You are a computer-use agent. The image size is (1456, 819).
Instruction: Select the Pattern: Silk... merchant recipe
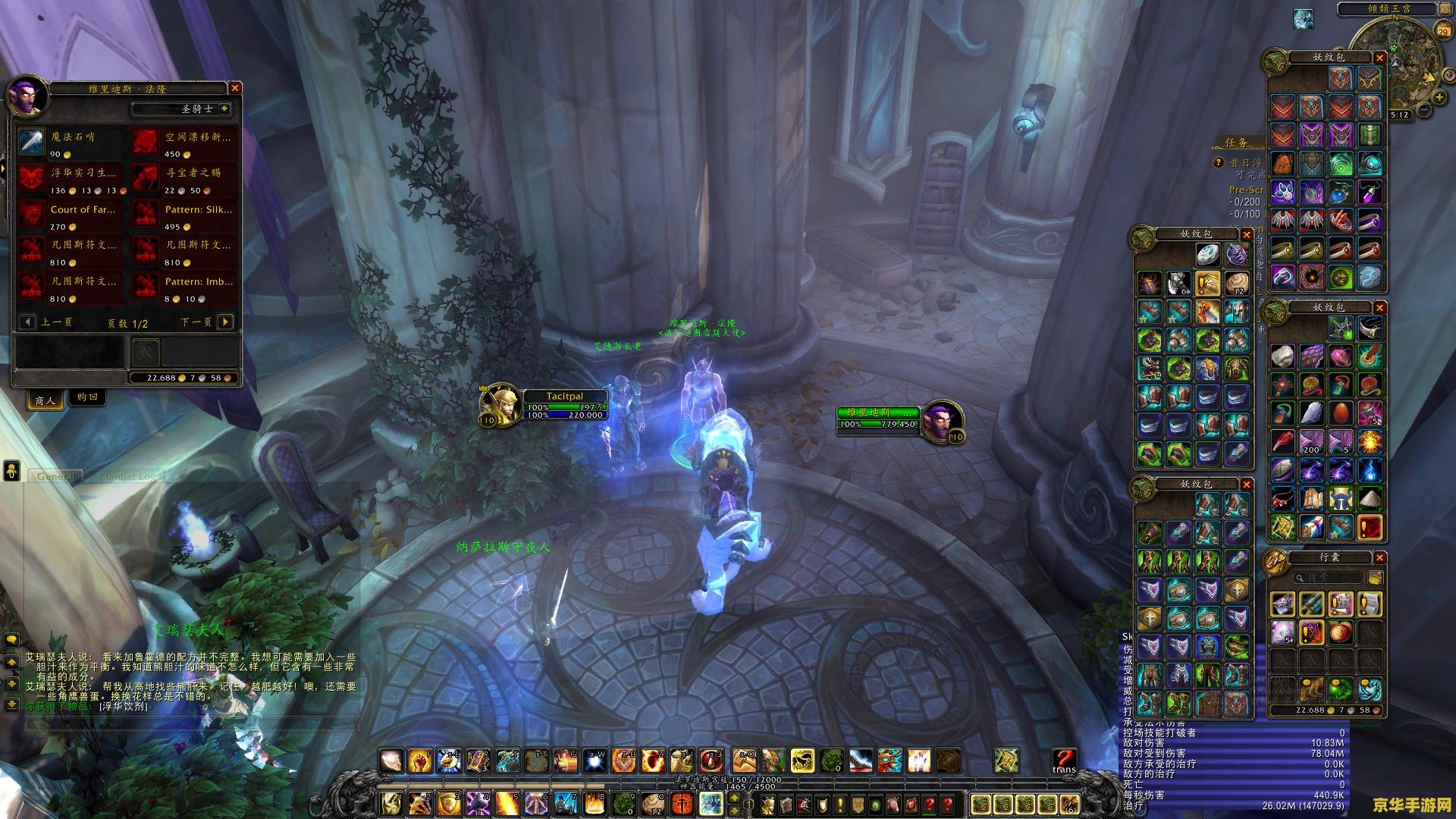click(x=146, y=215)
